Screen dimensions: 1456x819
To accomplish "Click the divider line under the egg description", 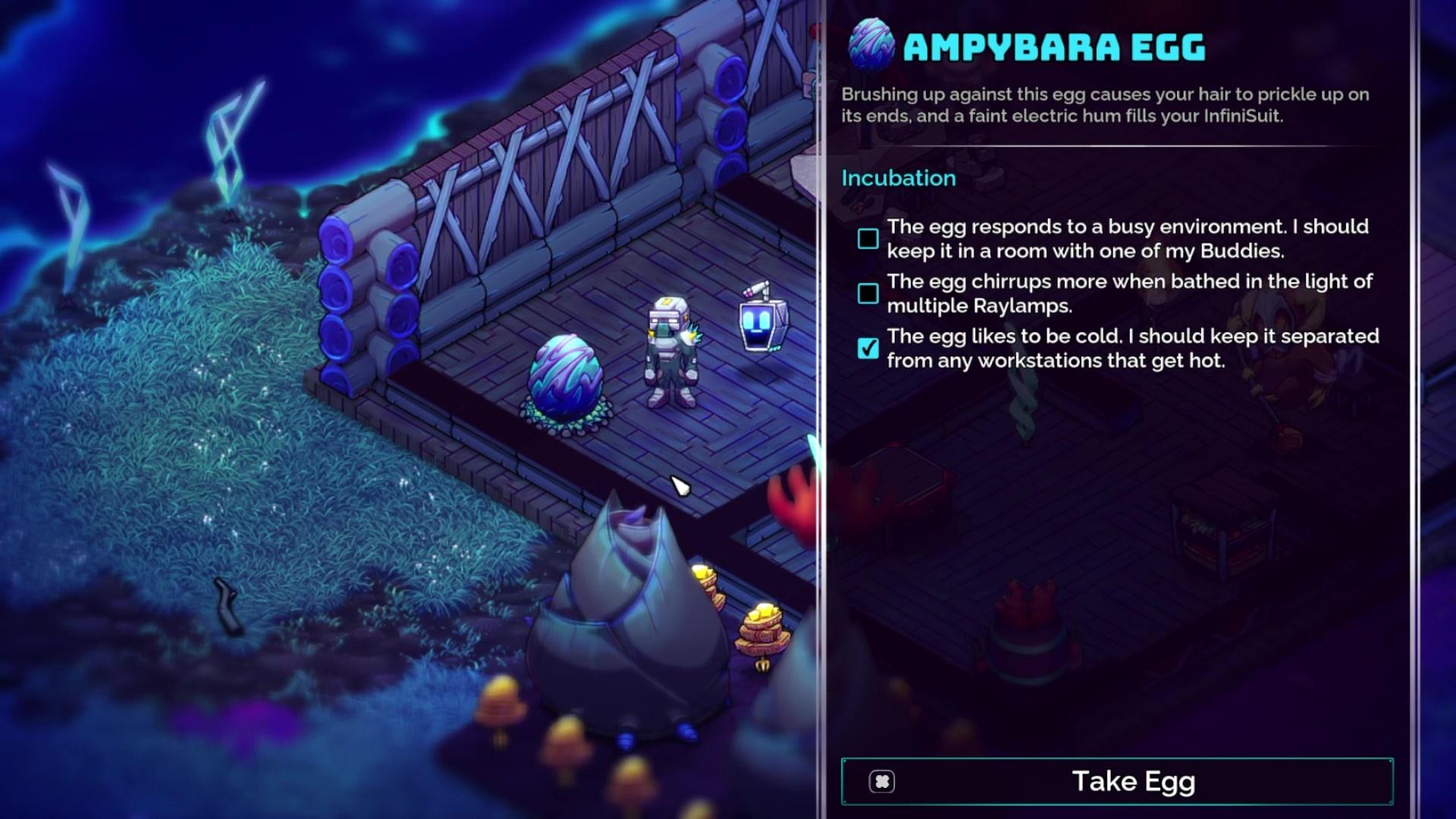I will pos(1137,144).
